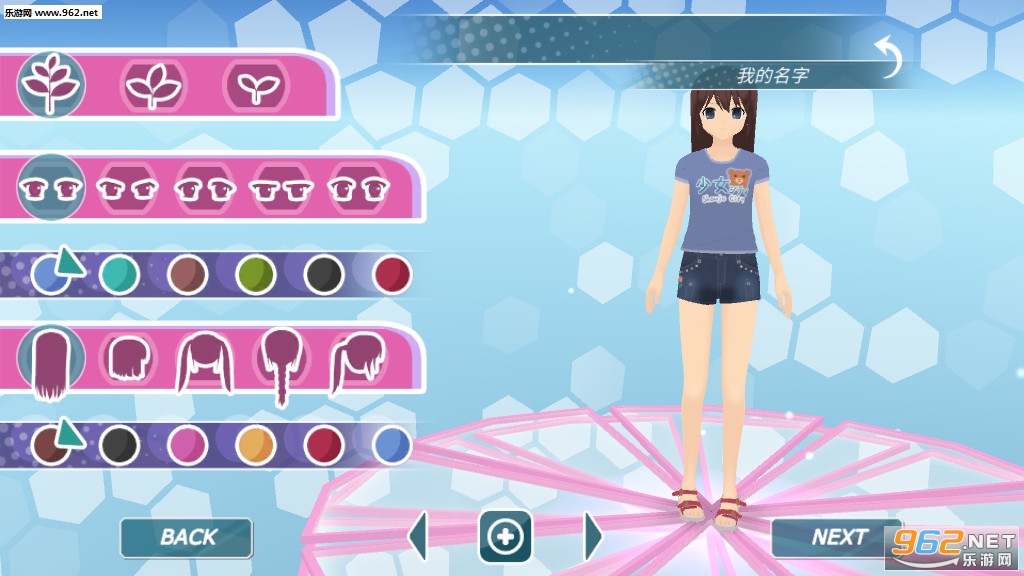This screenshot has height=576, width=1024.
Task: Pick the green eye color
Action: pyautogui.click(x=256, y=273)
